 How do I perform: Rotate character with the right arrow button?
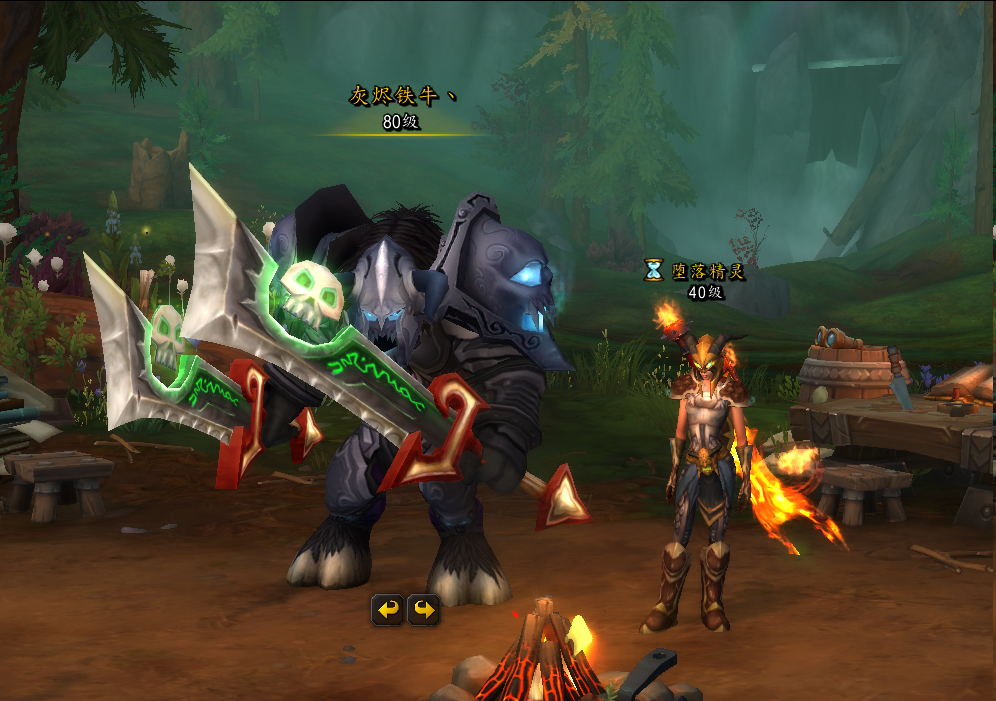[x=424, y=609]
